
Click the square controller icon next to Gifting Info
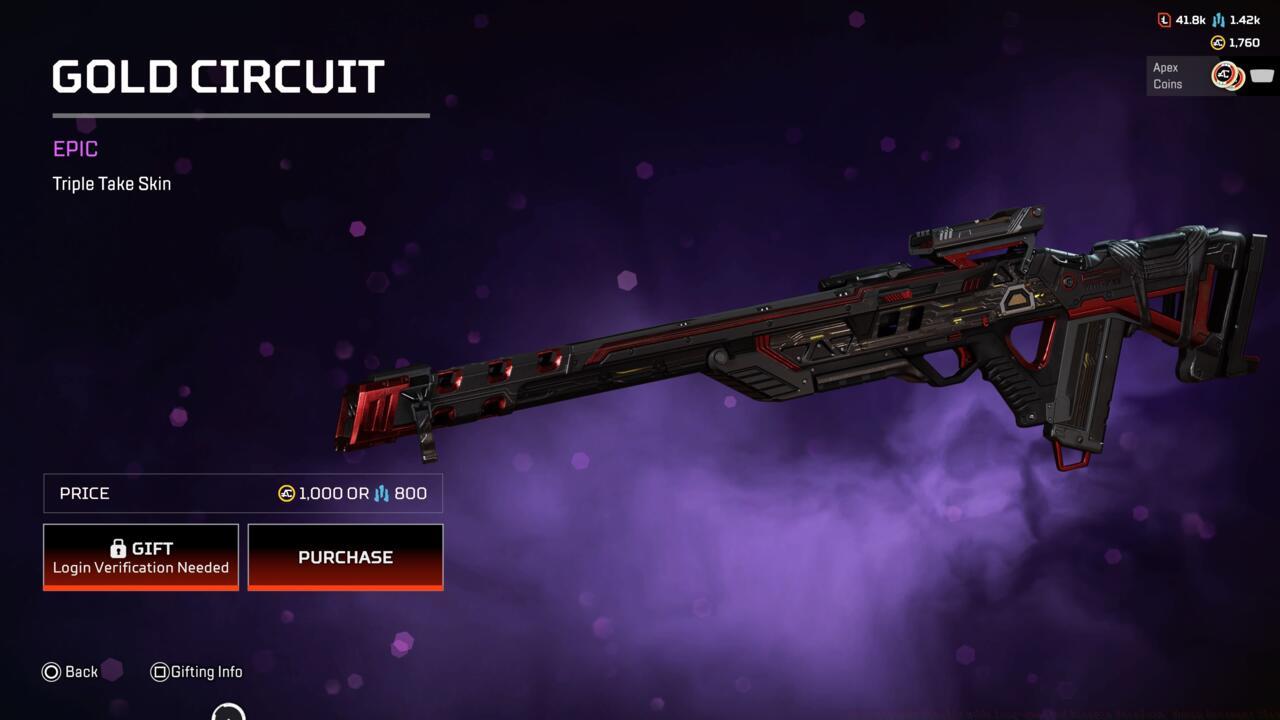[x=158, y=672]
